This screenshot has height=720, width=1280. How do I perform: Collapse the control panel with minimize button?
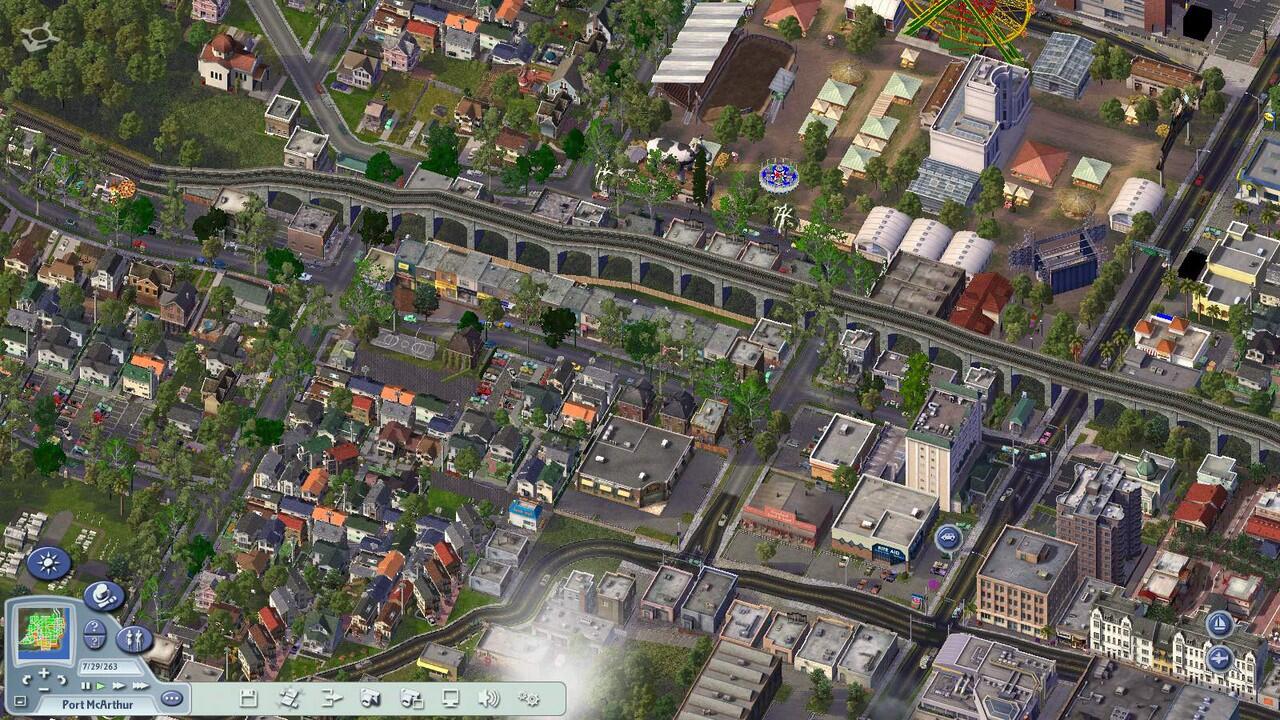pos(19,702)
